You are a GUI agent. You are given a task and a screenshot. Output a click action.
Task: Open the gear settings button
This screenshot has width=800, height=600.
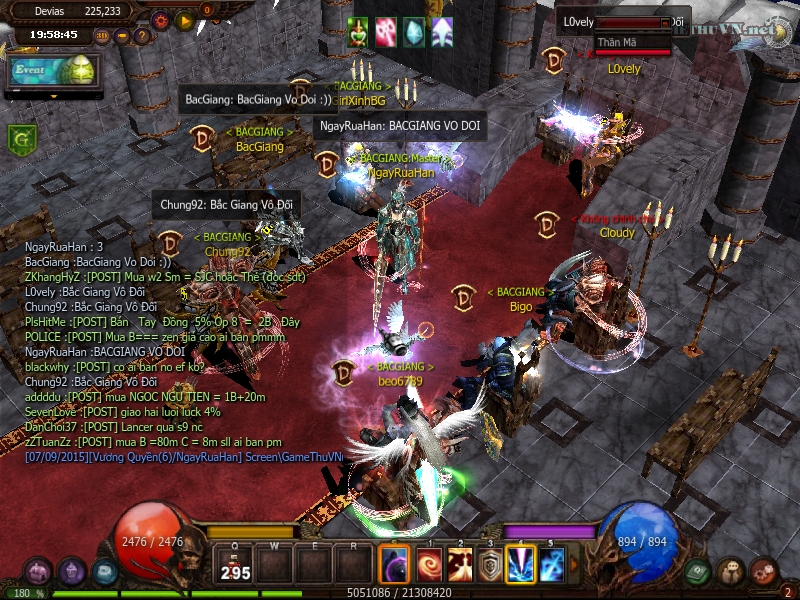[x=160, y=19]
